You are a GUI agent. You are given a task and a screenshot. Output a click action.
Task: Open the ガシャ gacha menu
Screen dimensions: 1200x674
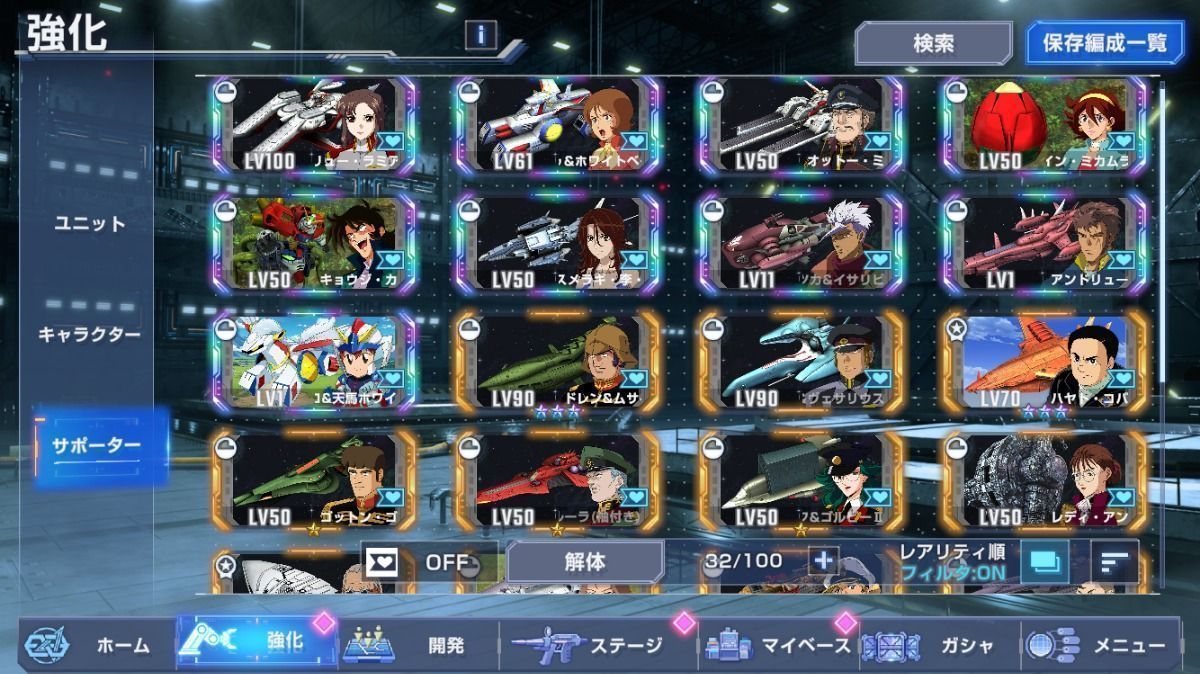[x=937, y=645]
